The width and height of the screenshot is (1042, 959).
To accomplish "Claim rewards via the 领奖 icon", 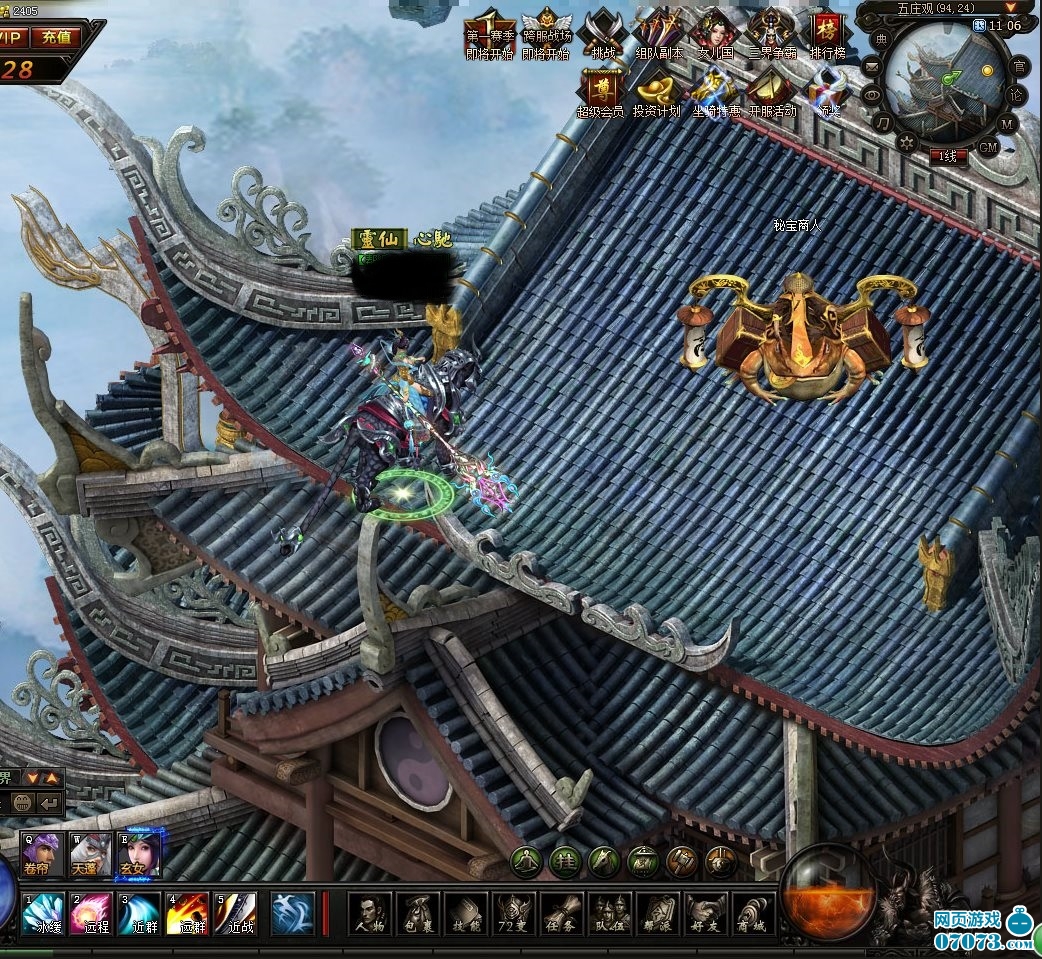I will click(x=828, y=90).
